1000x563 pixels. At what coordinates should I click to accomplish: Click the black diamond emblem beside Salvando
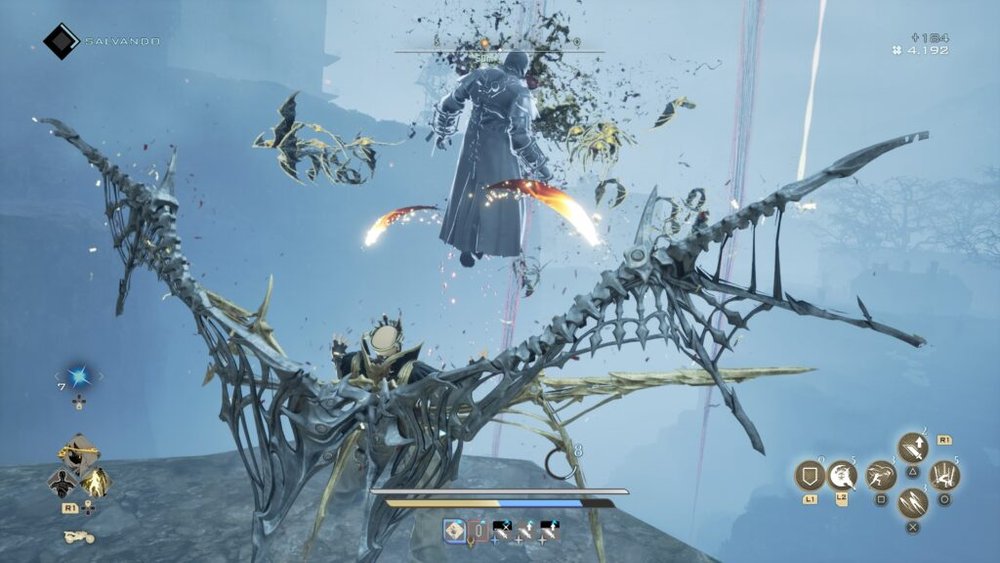(61, 41)
